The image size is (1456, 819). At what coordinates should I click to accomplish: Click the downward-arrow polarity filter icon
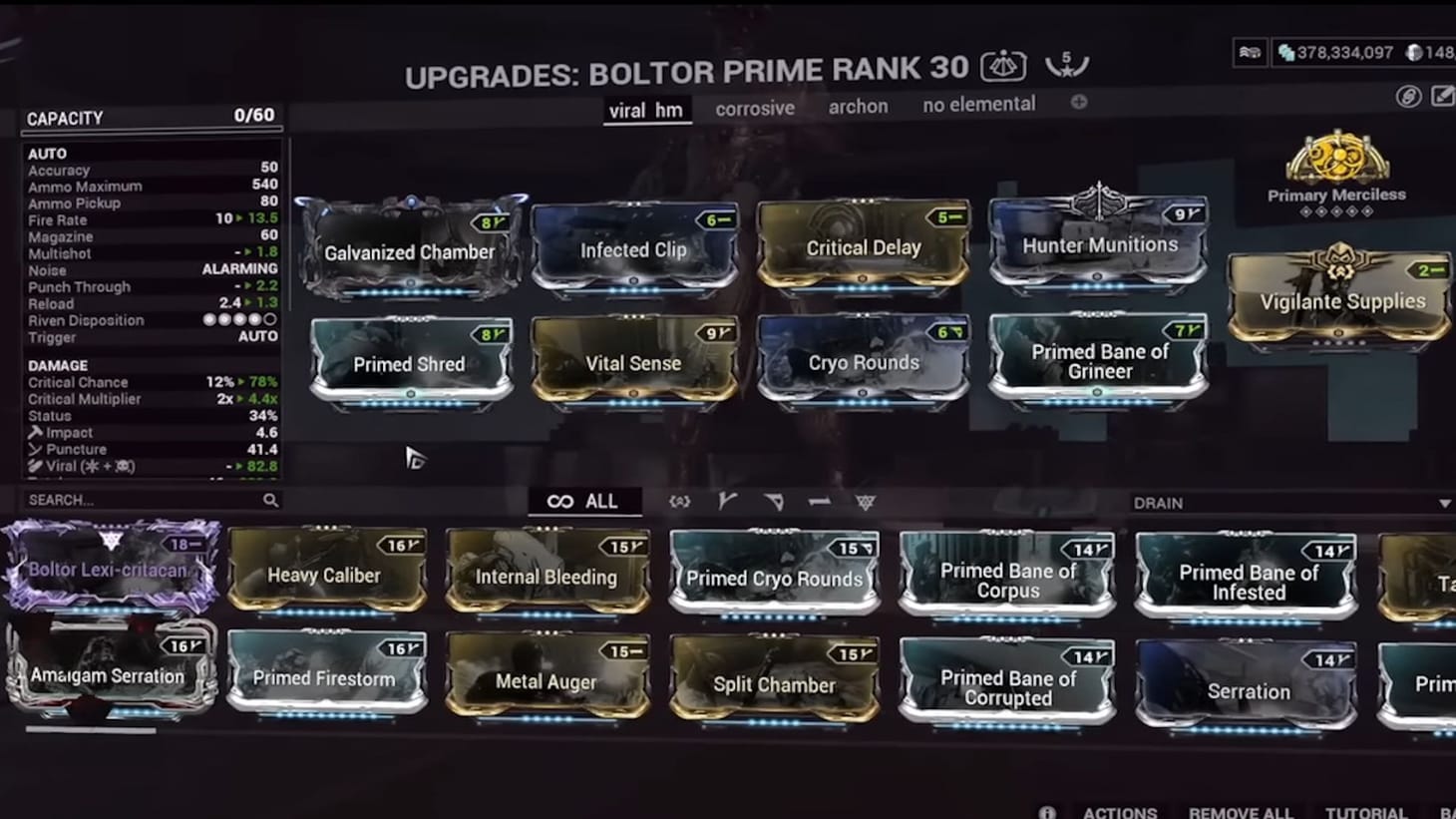pyautogui.click(x=775, y=502)
